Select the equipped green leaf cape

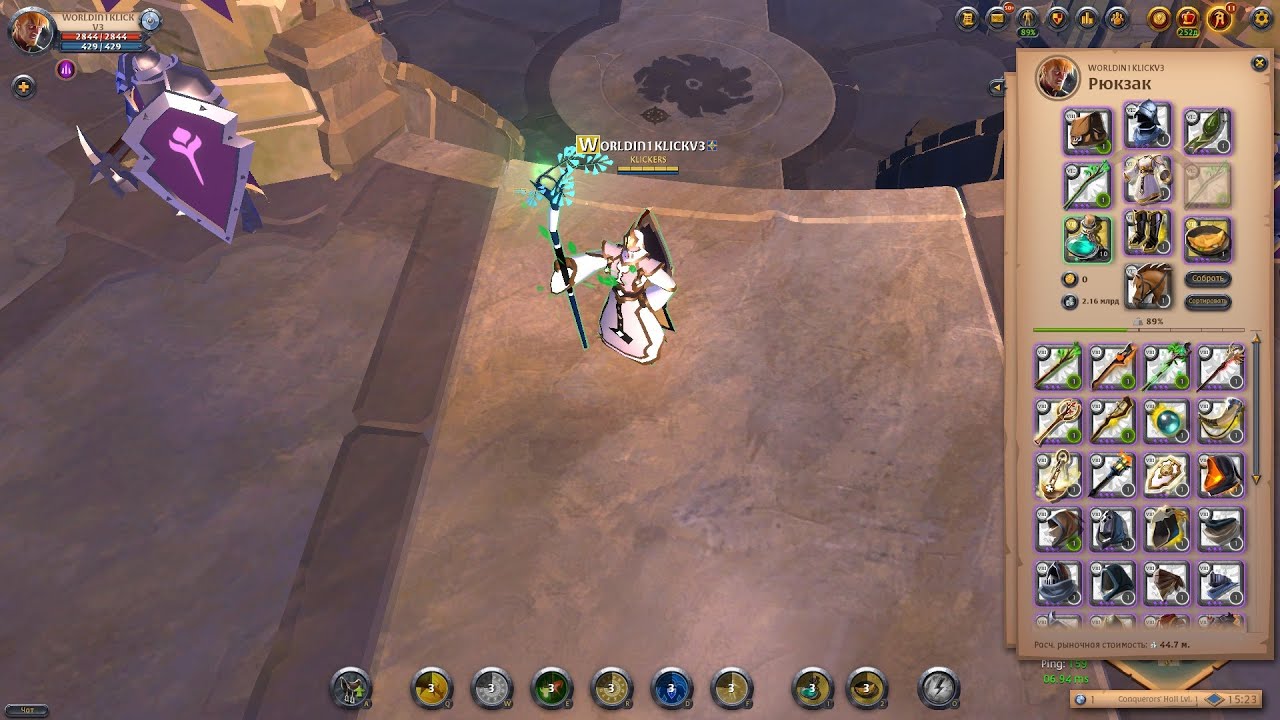(x=1208, y=131)
